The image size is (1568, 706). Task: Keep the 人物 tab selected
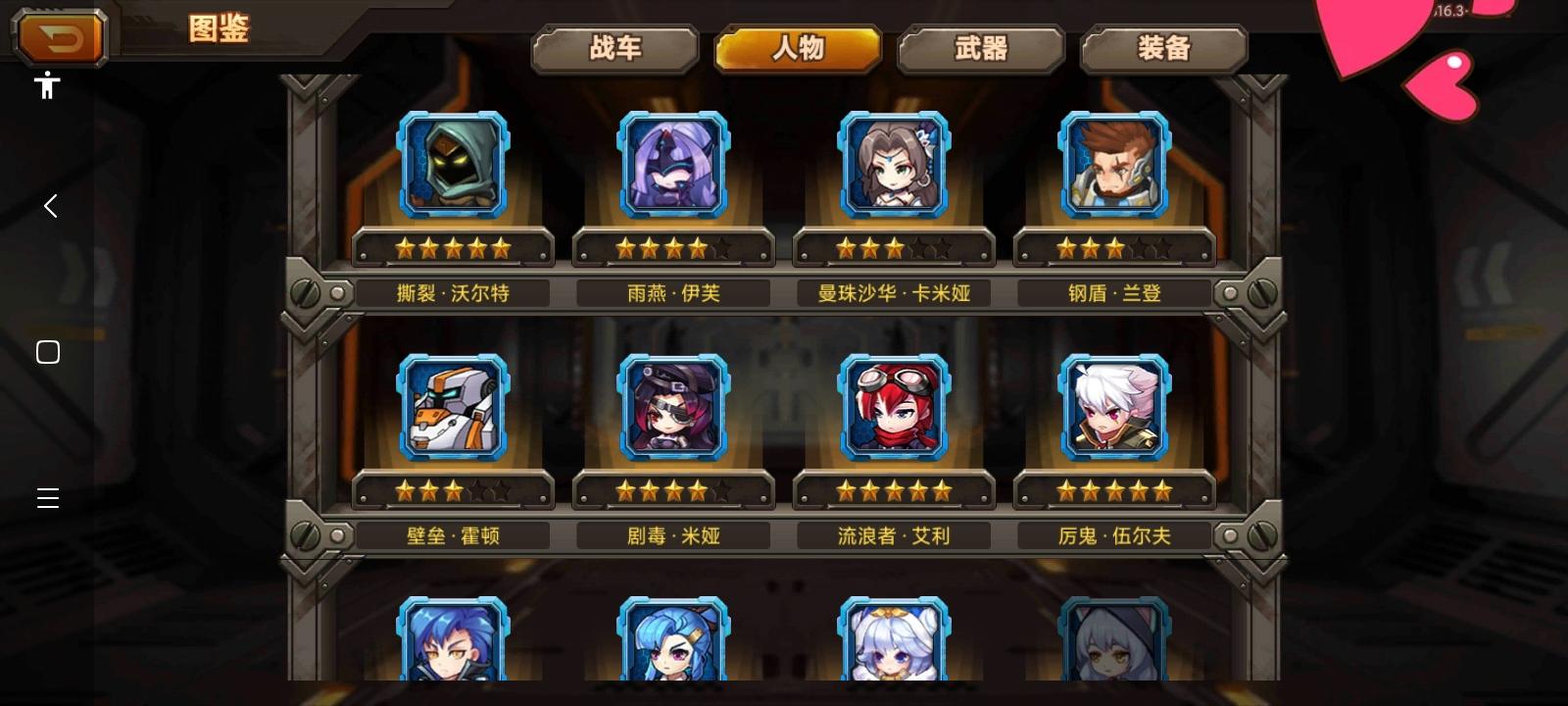pos(798,47)
